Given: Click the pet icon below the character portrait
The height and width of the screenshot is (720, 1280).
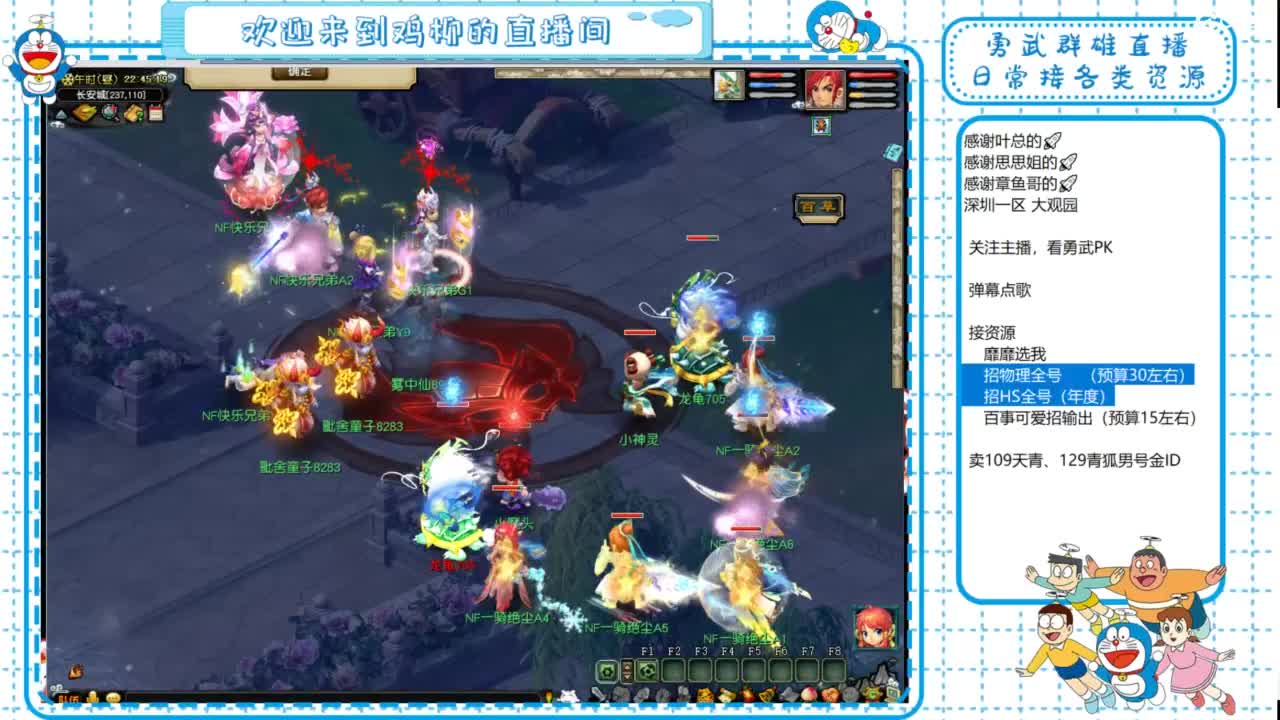Looking at the screenshot, I should (x=821, y=126).
